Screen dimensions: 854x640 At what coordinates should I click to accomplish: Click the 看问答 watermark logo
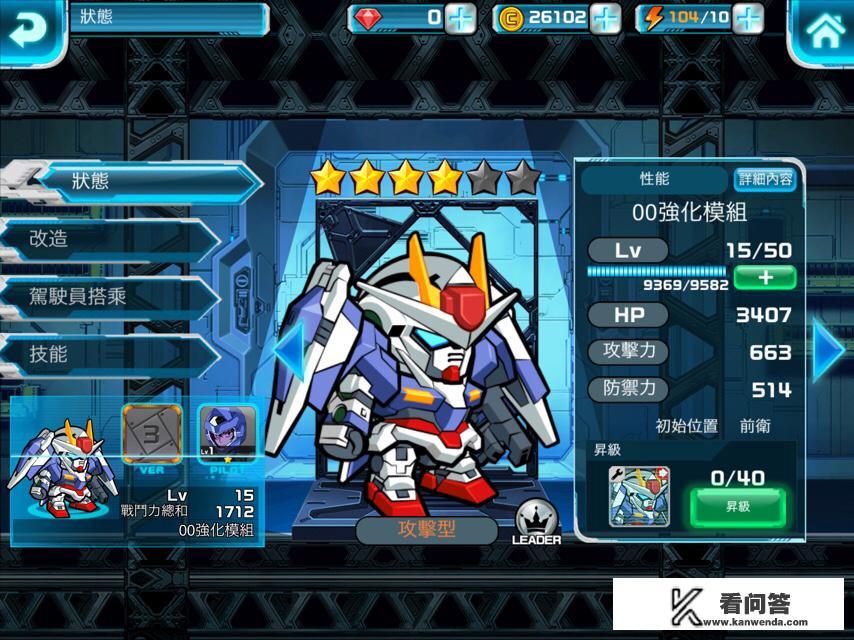click(x=728, y=603)
